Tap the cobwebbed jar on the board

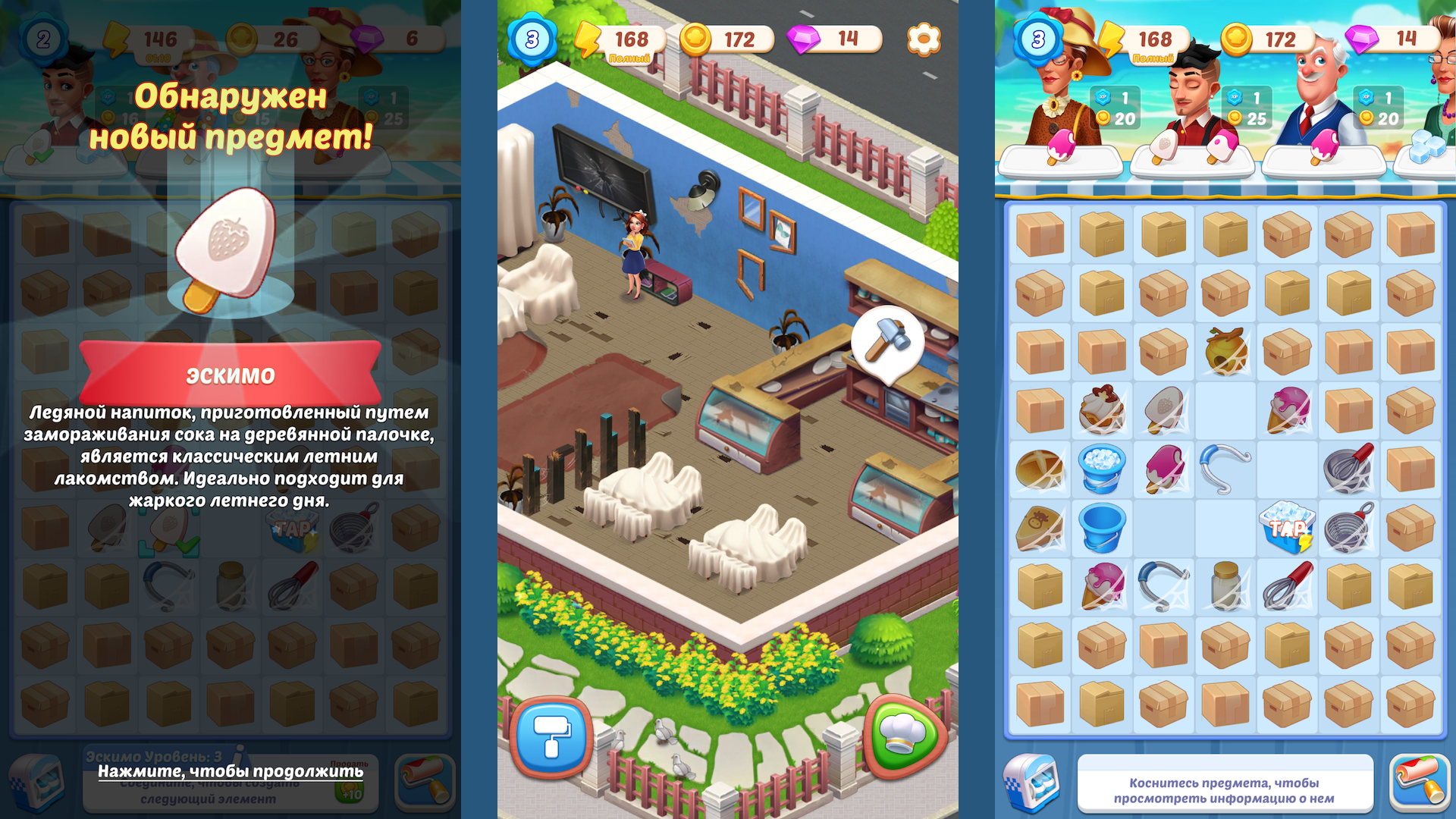click(1224, 586)
